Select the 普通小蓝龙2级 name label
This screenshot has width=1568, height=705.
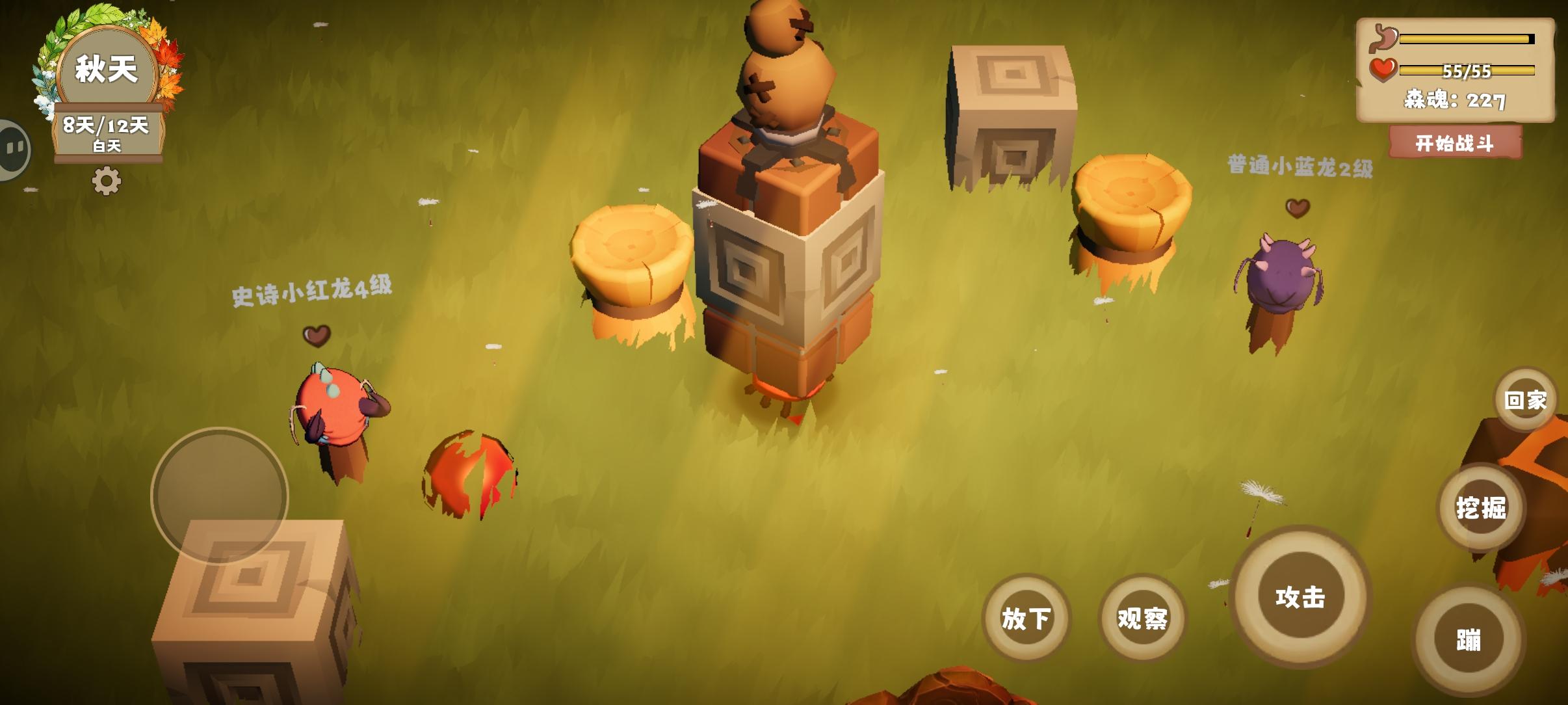(x=1300, y=166)
